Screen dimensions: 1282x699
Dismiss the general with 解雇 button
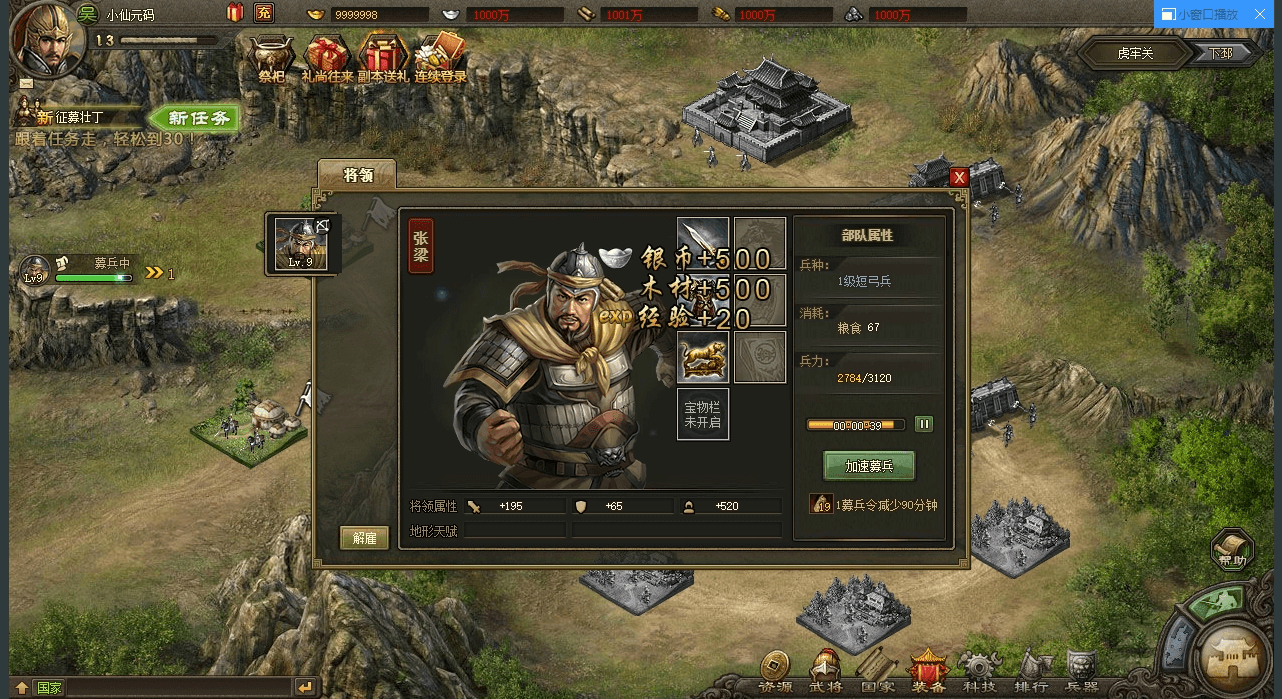click(x=364, y=537)
